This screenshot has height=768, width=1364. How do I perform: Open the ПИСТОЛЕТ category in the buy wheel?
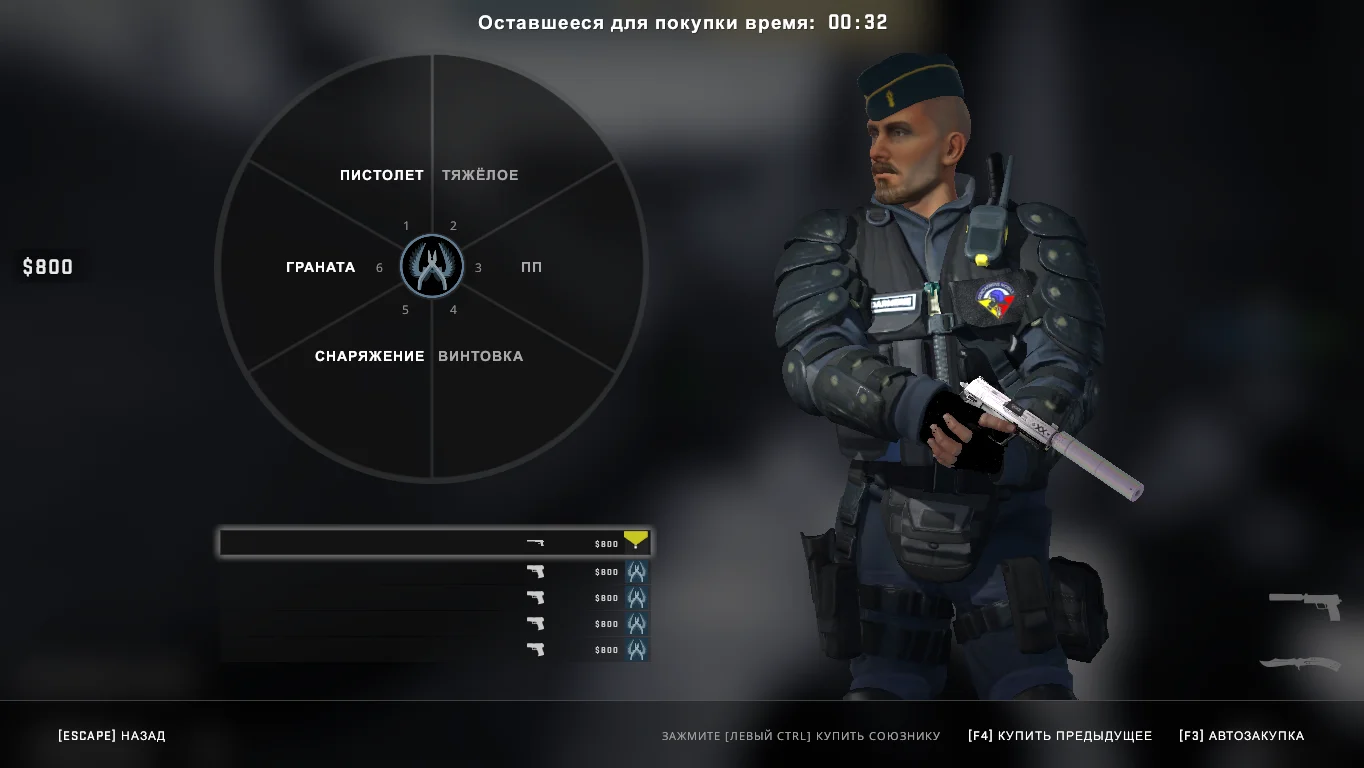pyautogui.click(x=381, y=175)
